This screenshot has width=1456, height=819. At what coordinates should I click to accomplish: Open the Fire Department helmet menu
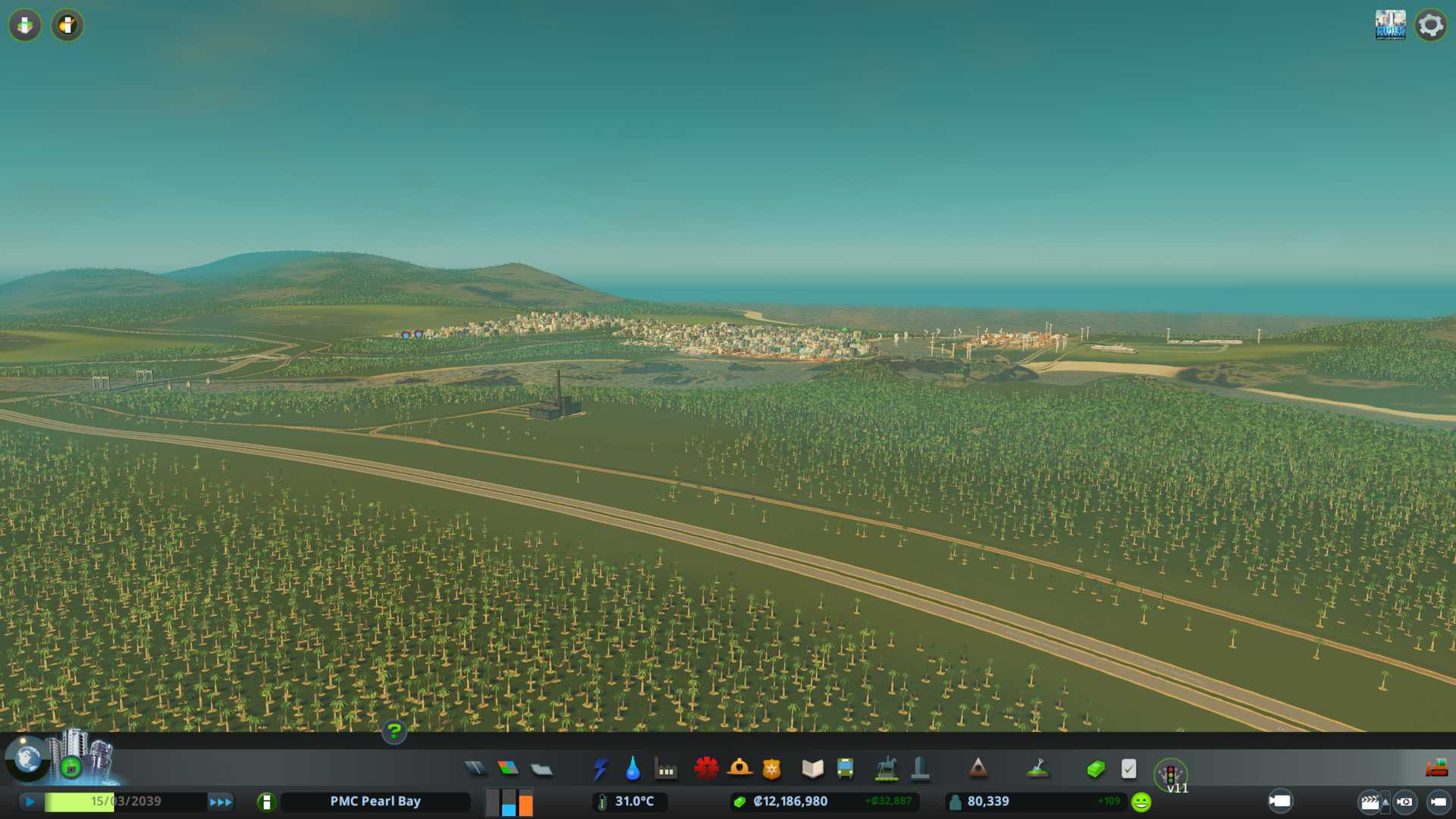tap(739, 769)
